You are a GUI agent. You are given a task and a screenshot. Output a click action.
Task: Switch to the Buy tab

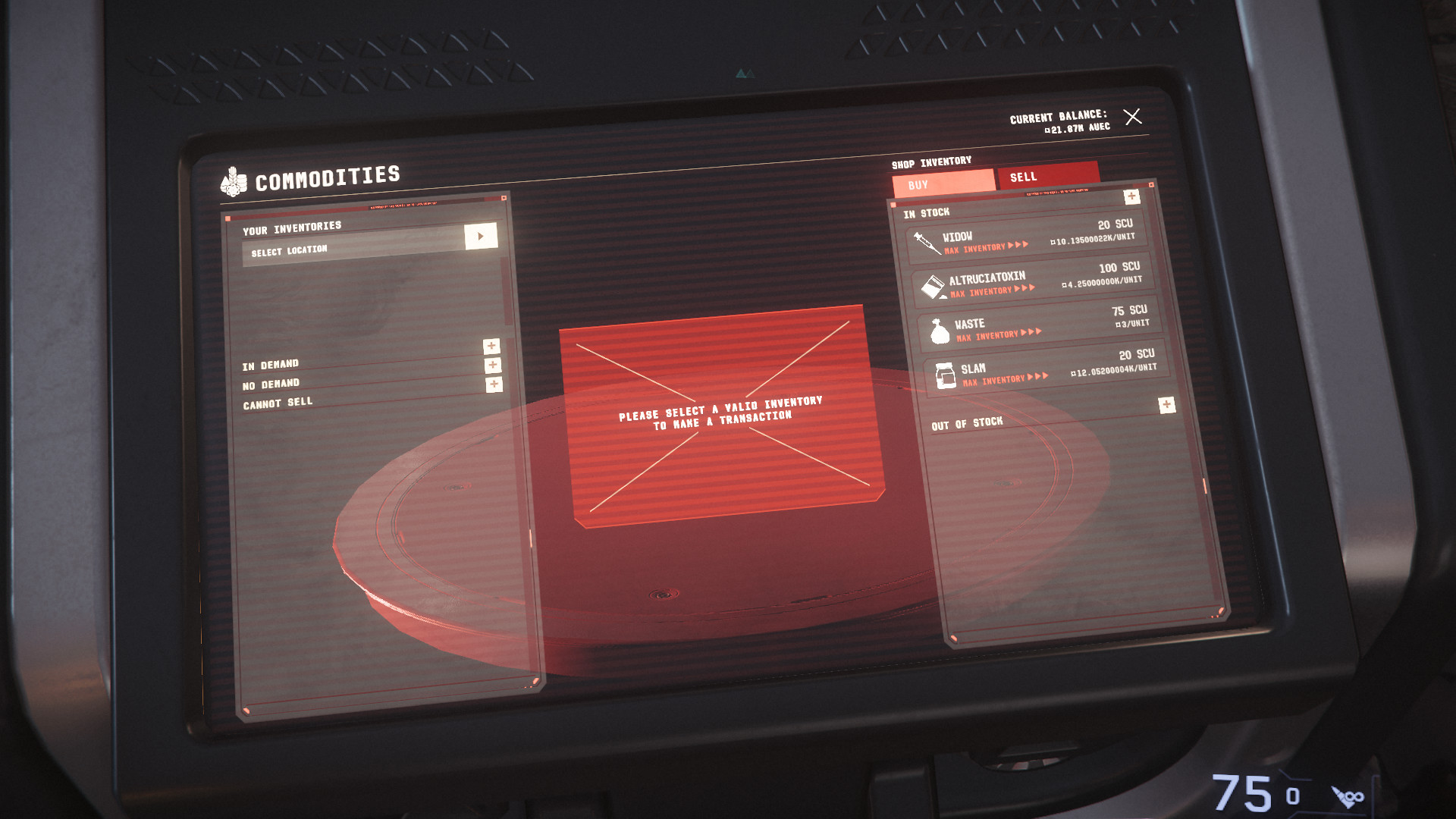(x=943, y=184)
